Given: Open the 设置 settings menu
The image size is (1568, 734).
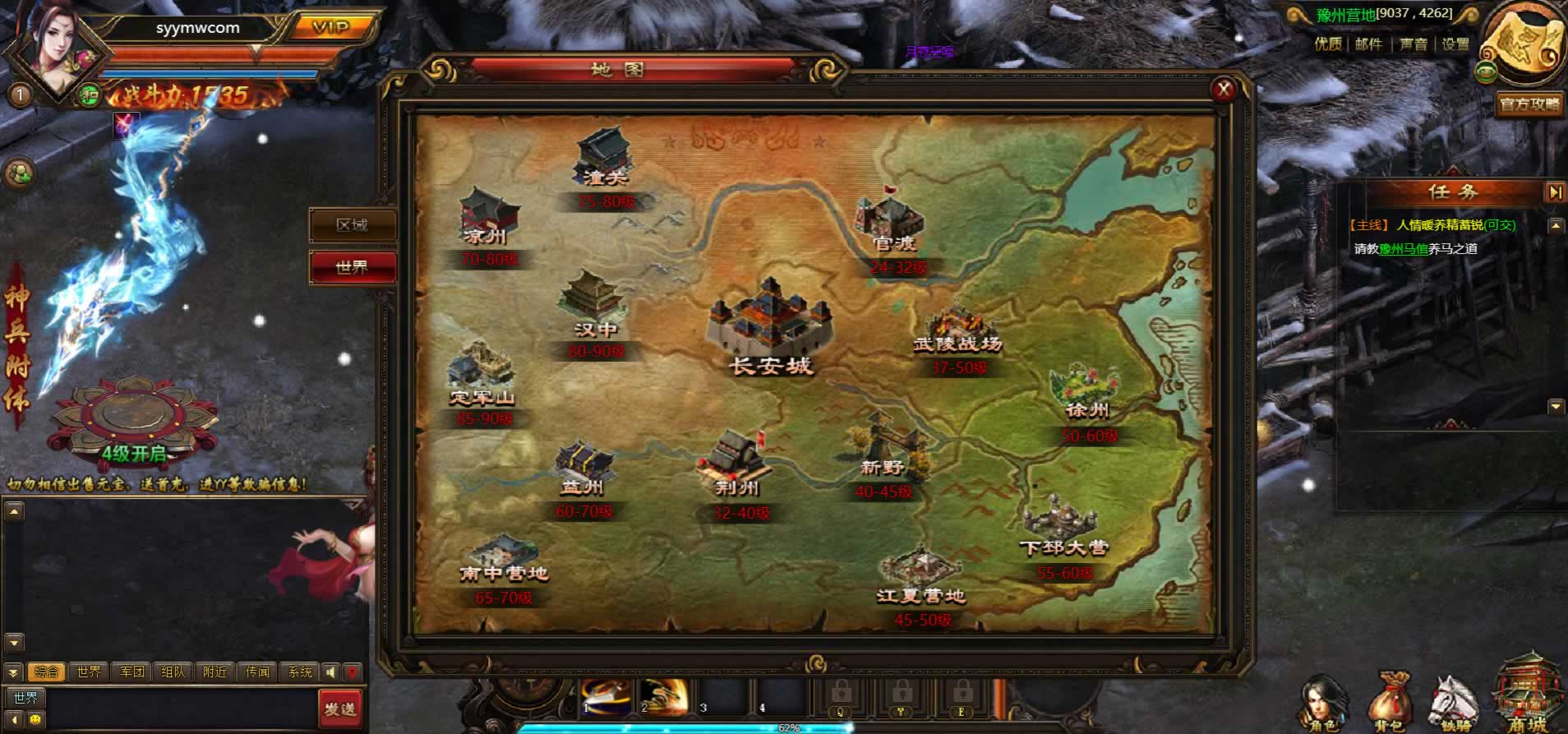Looking at the screenshot, I should tap(1455, 44).
